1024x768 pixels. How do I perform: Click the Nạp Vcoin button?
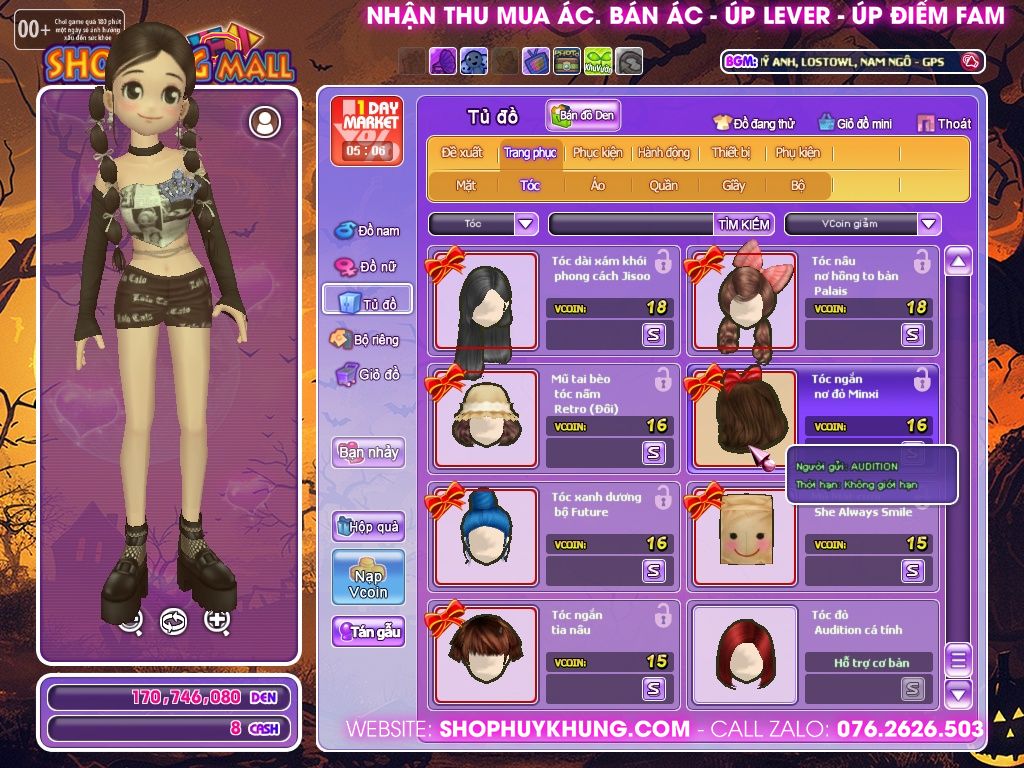pos(368,577)
